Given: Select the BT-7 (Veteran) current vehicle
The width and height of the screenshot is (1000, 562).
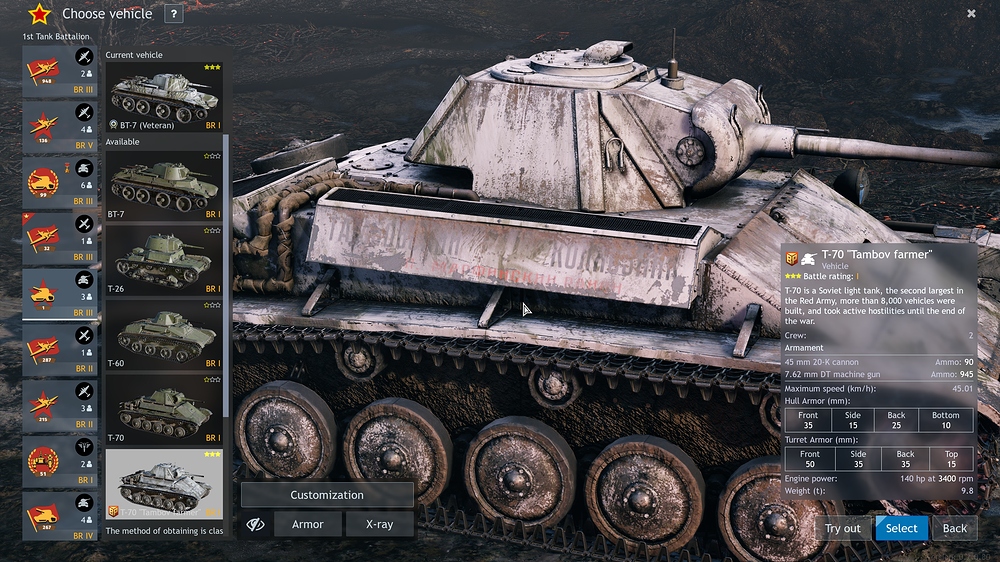Looking at the screenshot, I should (164, 96).
